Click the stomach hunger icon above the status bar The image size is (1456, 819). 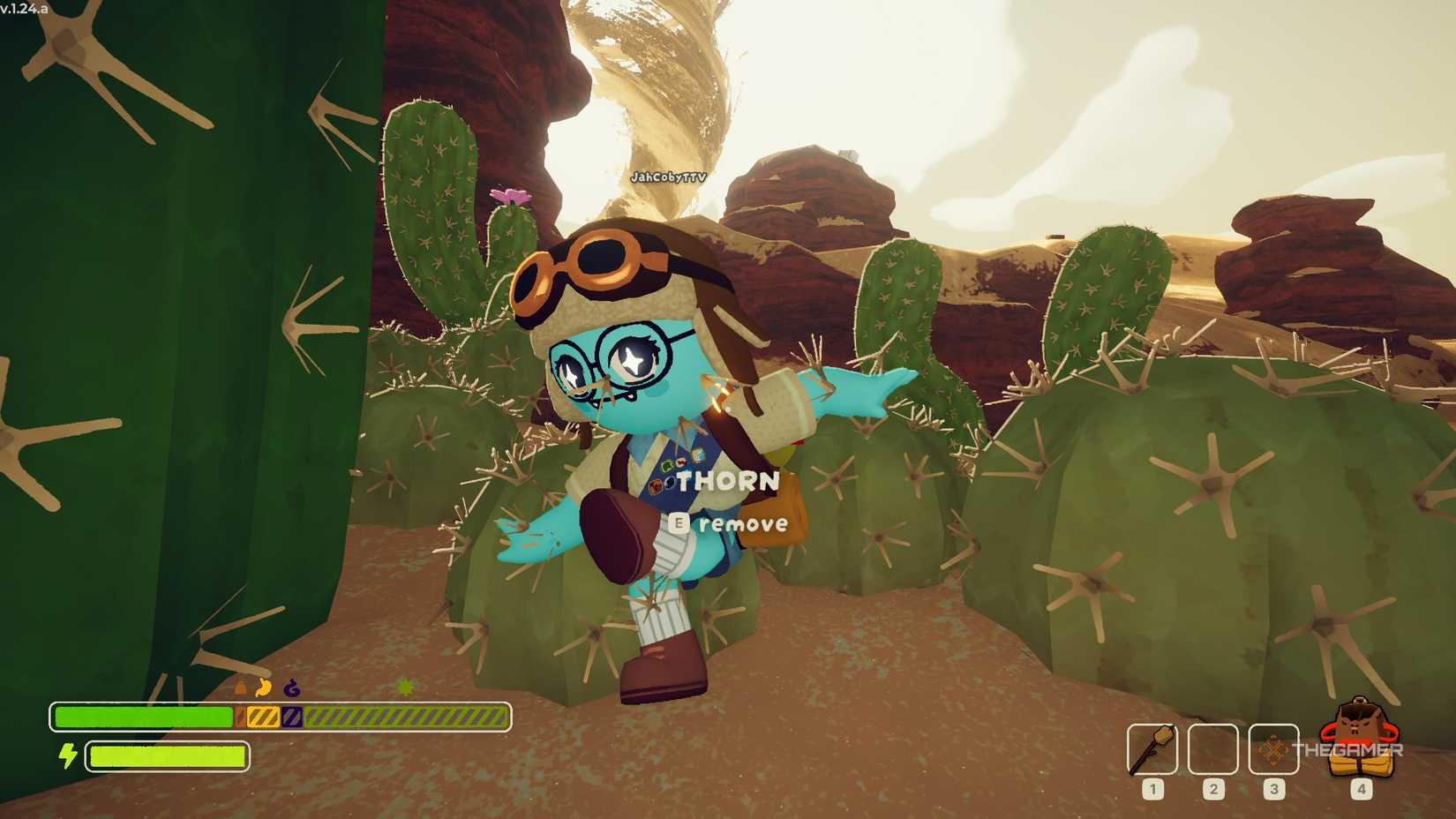pos(265,687)
